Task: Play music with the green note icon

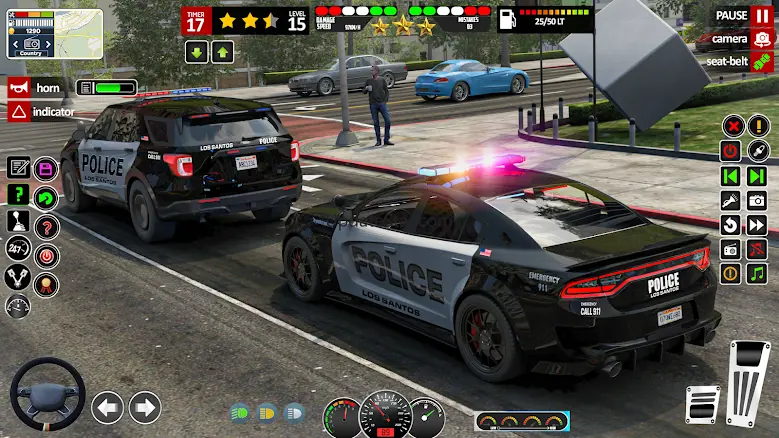Action: tap(757, 273)
